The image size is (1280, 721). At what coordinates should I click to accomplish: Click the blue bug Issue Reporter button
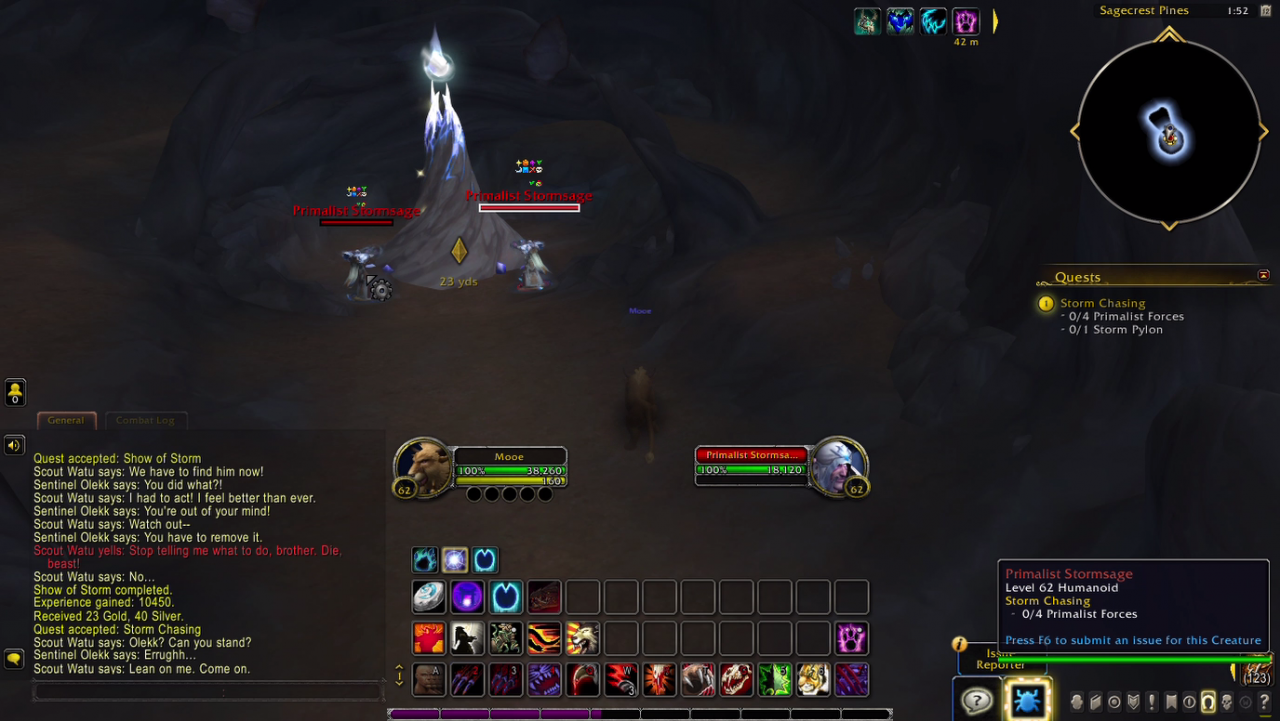(1026, 700)
